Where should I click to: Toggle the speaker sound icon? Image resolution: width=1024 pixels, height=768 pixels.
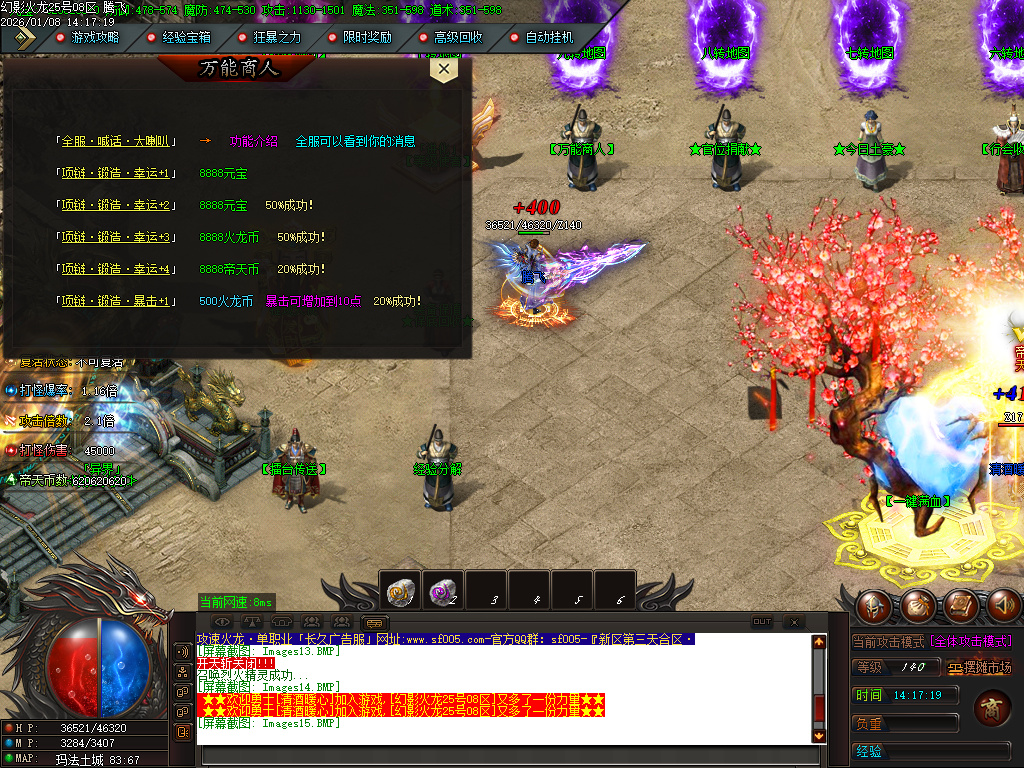click(1004, 605)
